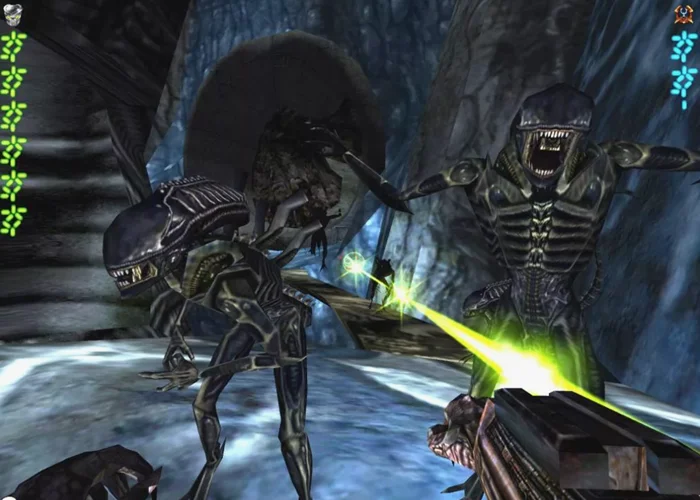Click the orange Predator energy emblem
Image resolution: width=700 pixels, height=500 pixels.
pyautogui.click(x=684, y=13)
